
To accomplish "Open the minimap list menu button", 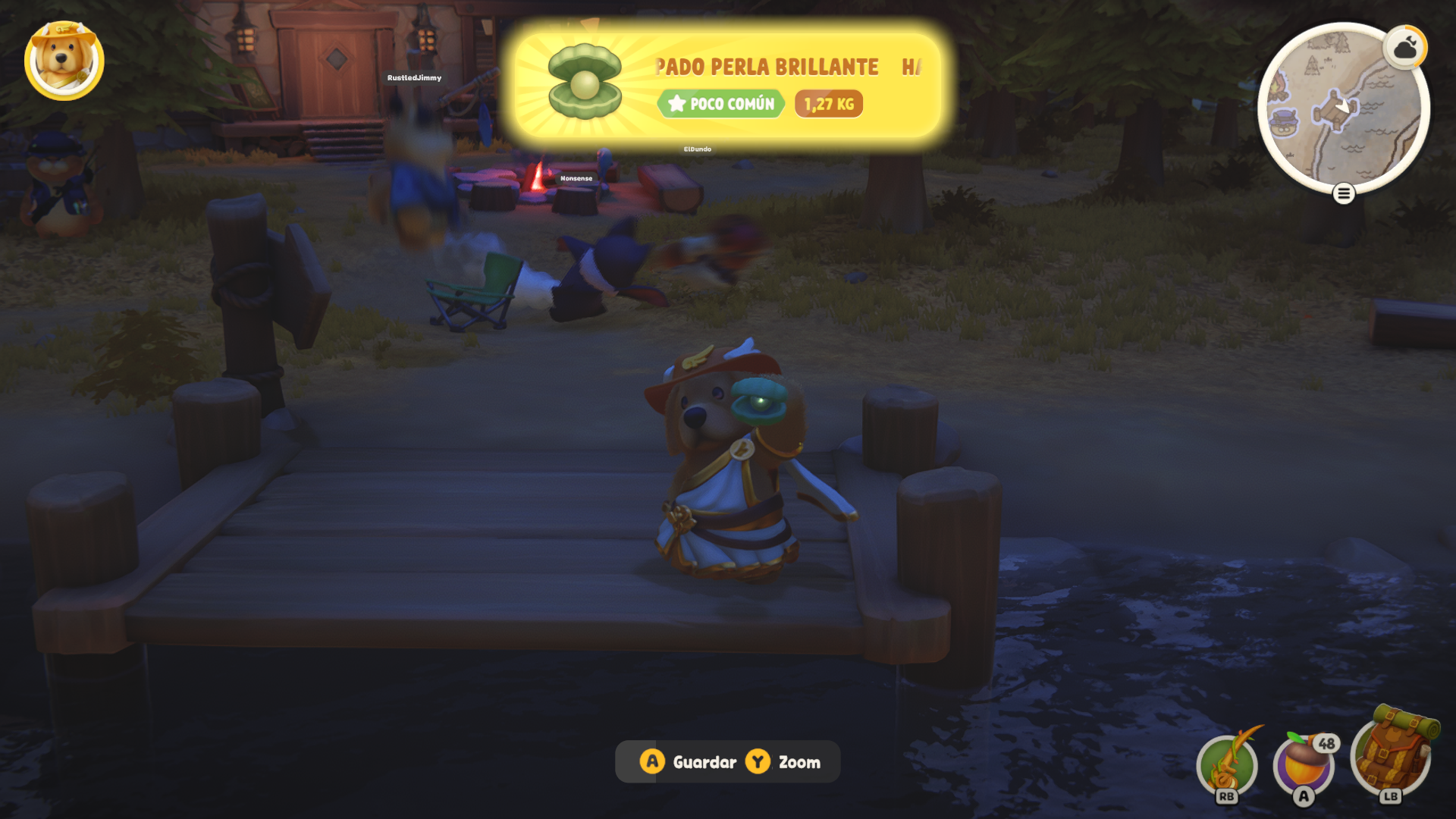I will coord(1343,194).
